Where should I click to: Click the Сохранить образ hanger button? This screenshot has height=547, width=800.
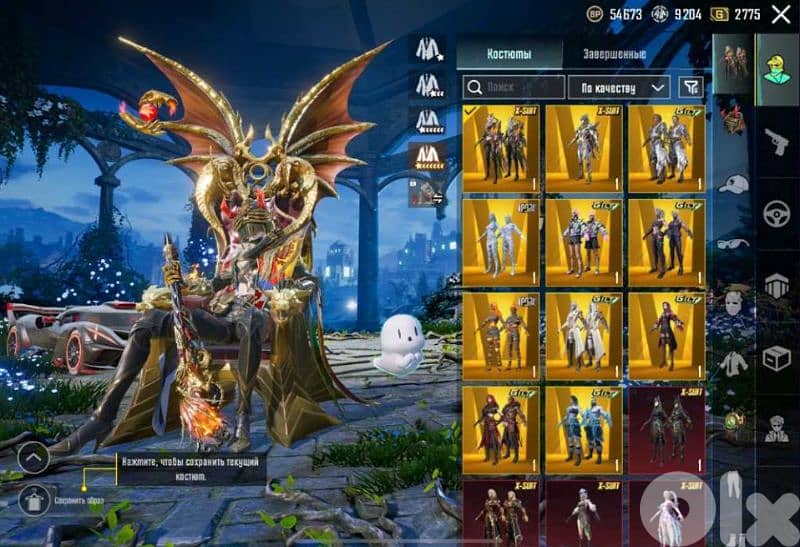tap(33, 499)
